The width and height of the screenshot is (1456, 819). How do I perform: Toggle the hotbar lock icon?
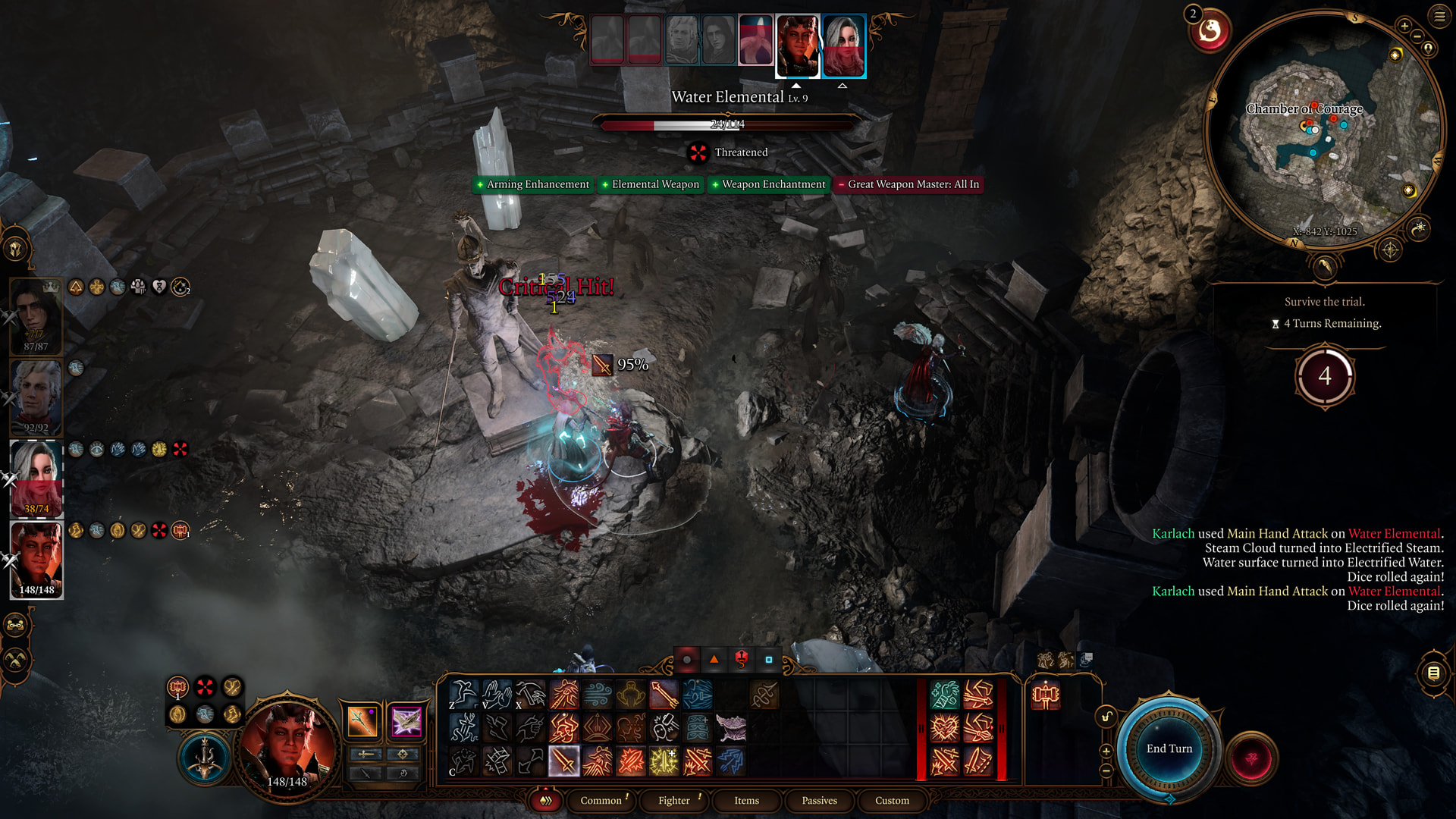coord(1106,717)
